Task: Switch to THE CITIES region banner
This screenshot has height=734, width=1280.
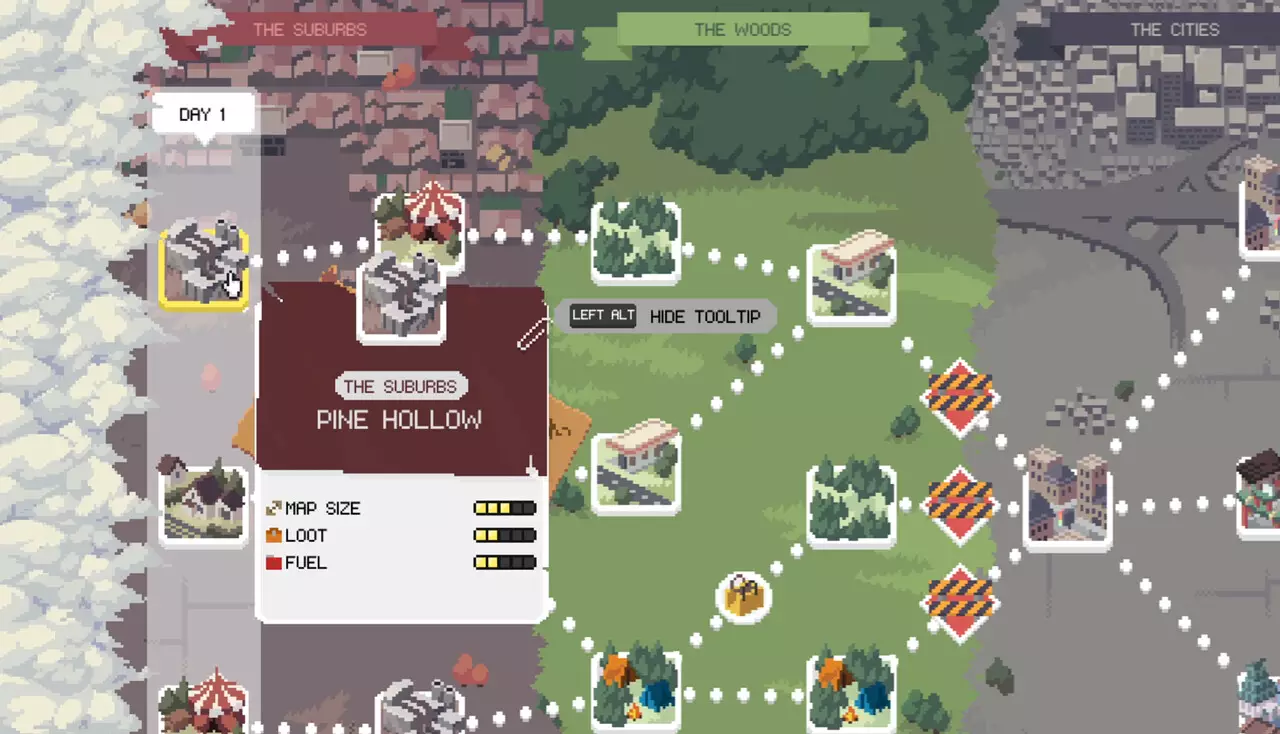Action: click(x=1174, y=29)
